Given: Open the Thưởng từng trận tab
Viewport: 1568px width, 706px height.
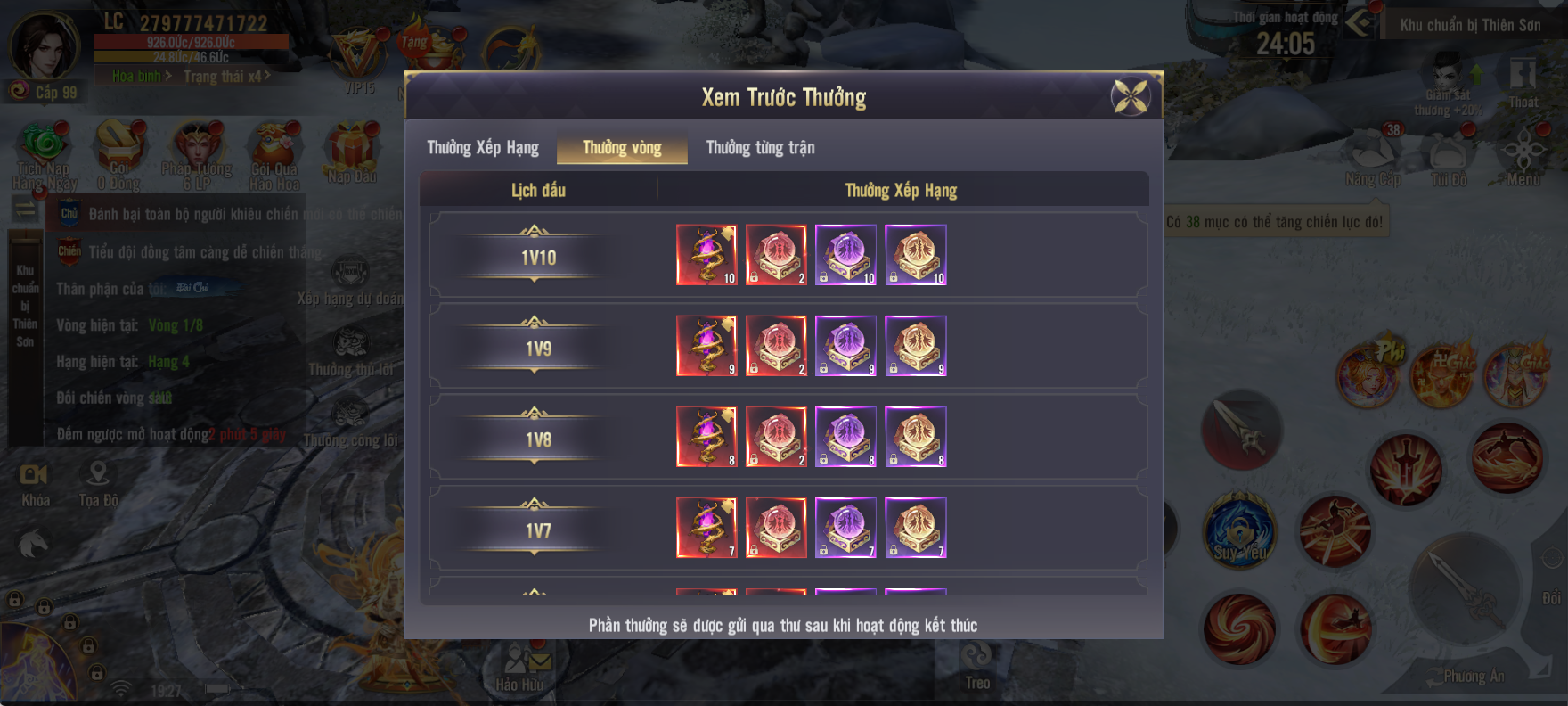Looking at the screenshot, I should (760, 147).
